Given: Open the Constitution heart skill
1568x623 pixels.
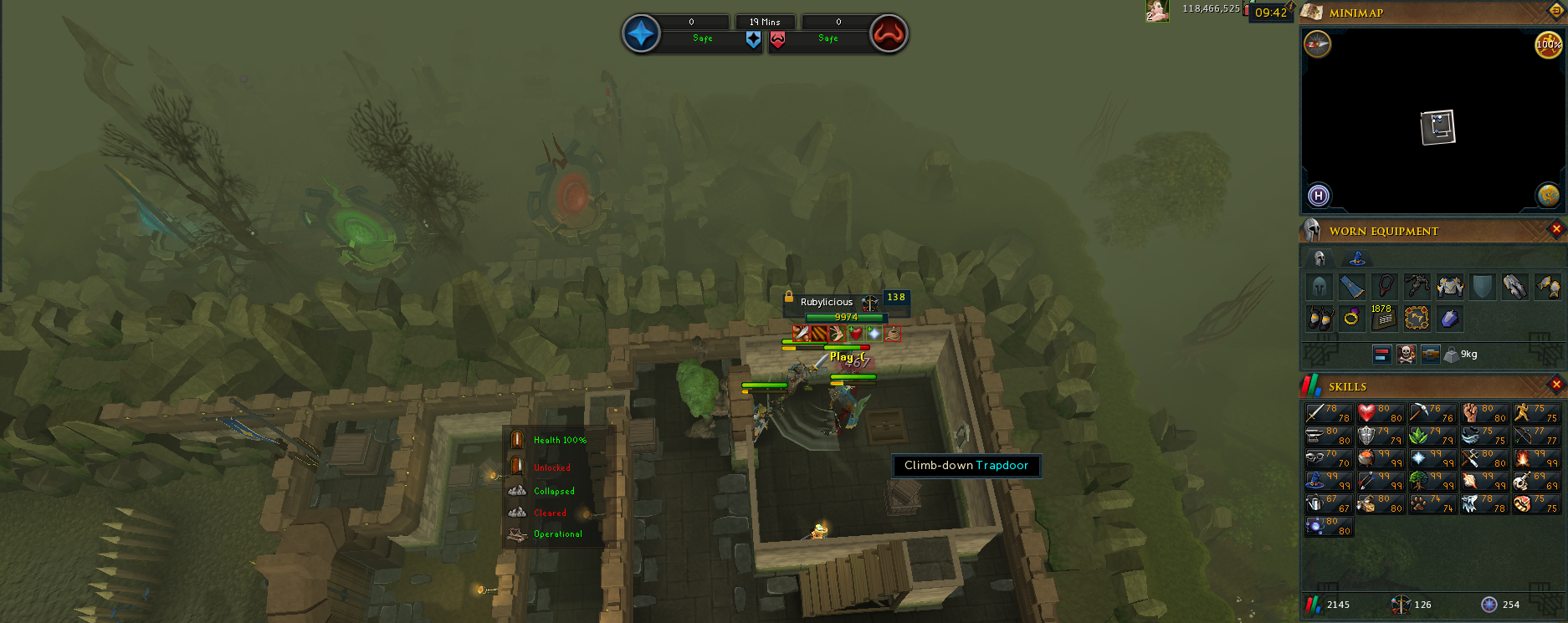Looking at the screenshot, I should point(1380,413).
